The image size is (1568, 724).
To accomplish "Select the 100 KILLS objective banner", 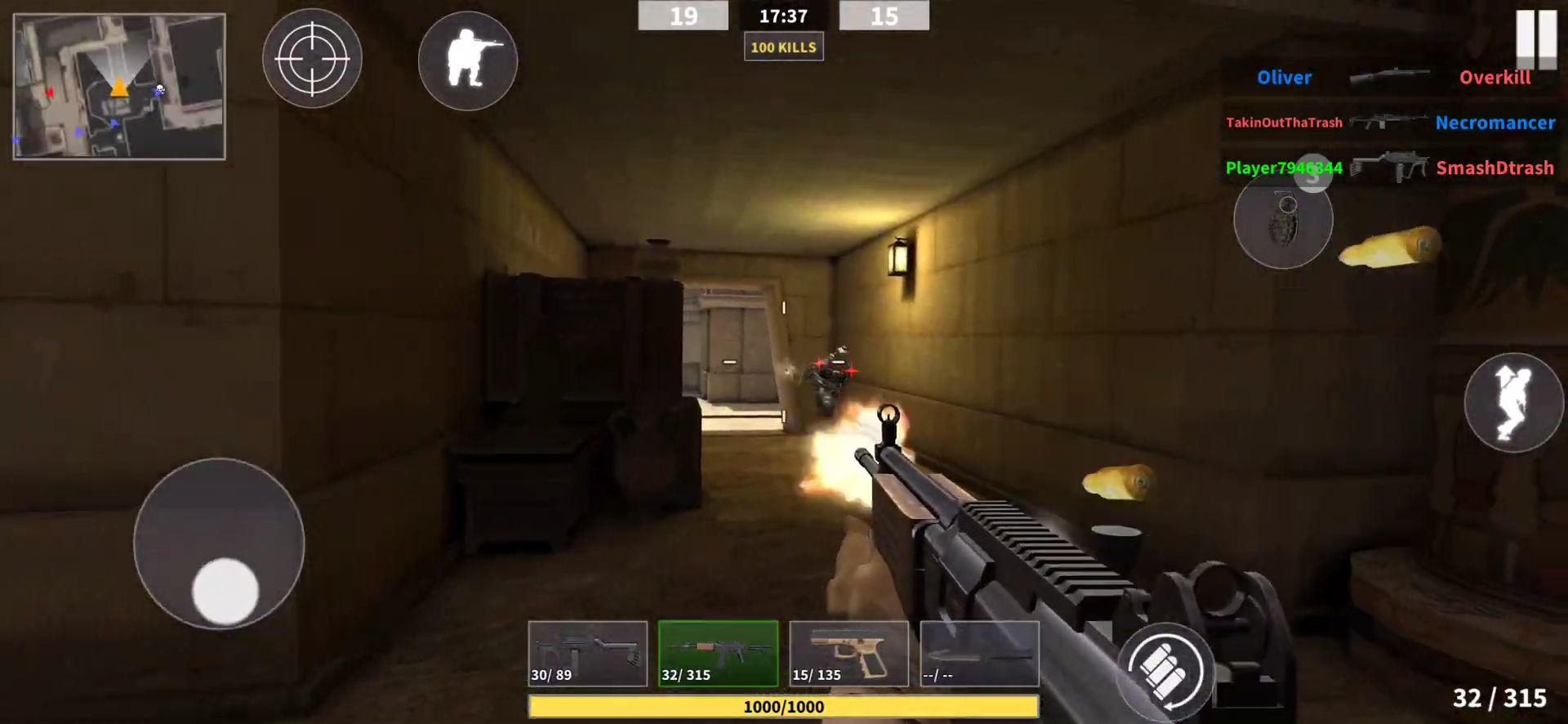I will [x=783, y=47].
